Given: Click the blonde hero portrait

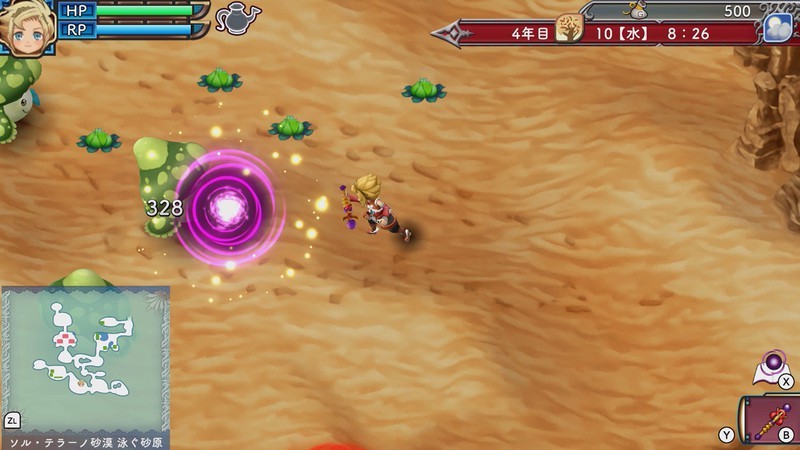Looking at the screenshot, I should 26,27.
